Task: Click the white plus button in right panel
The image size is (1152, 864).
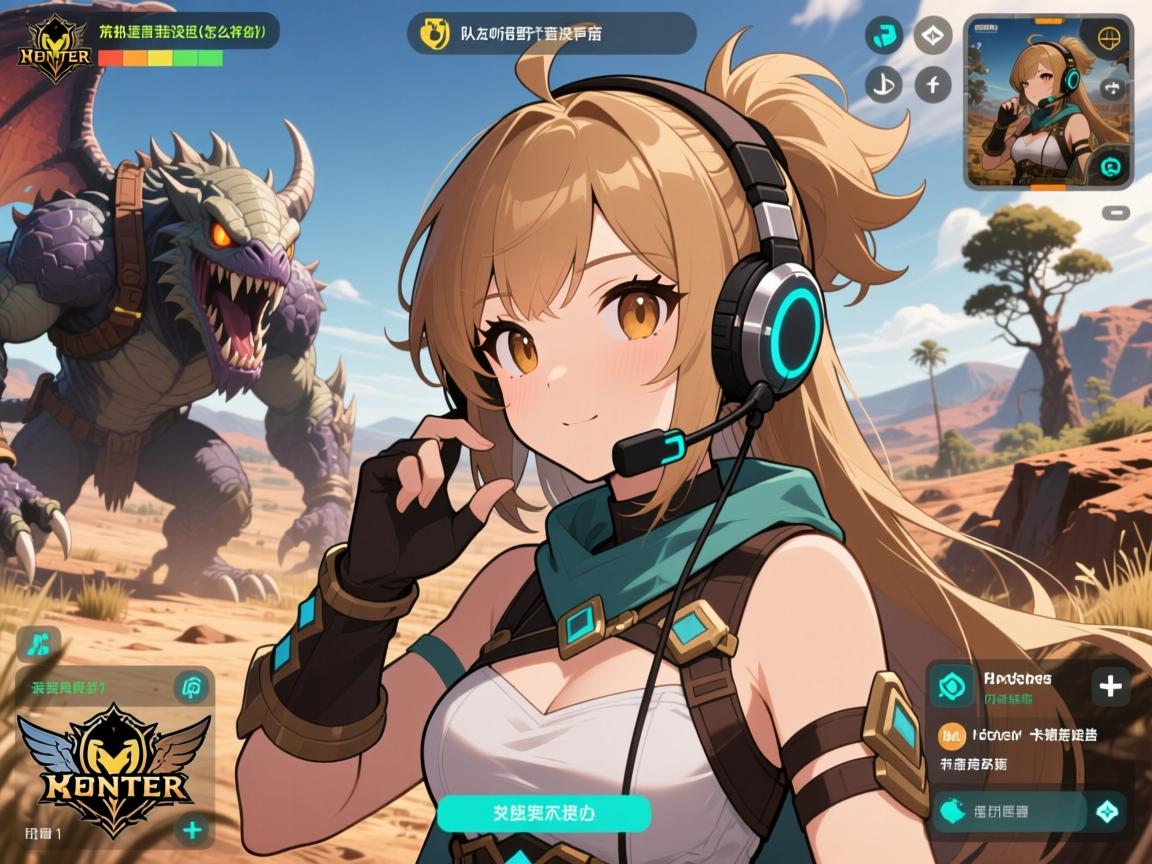Action: tap(1110, 686)
